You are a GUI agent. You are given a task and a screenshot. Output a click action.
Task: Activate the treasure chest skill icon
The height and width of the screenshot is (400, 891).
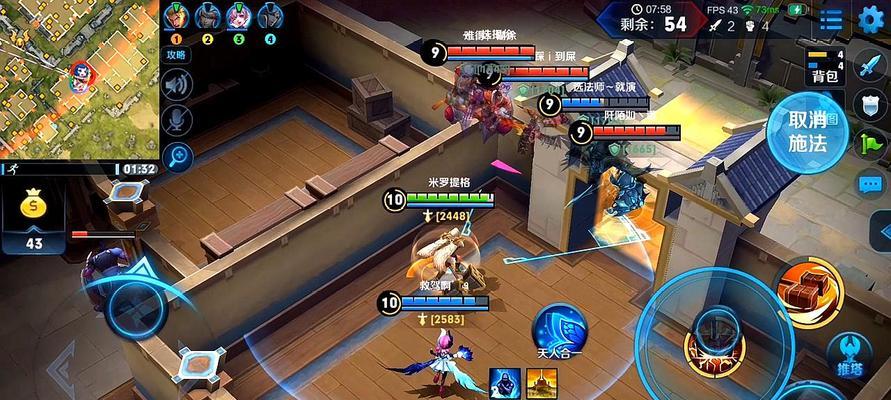pos(808,290)
